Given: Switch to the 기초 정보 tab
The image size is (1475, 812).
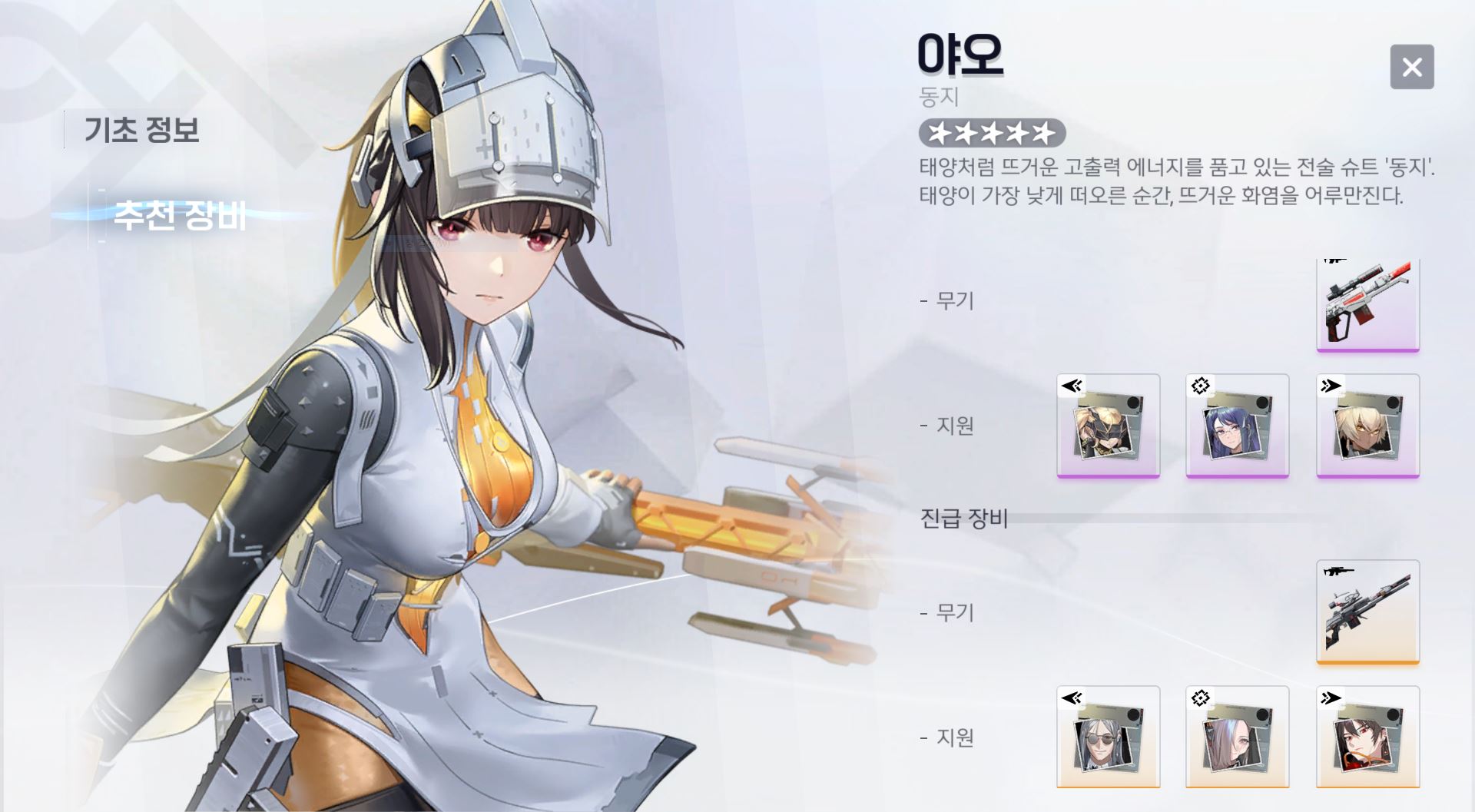Looking at the screenshot, I should (141, 129).
